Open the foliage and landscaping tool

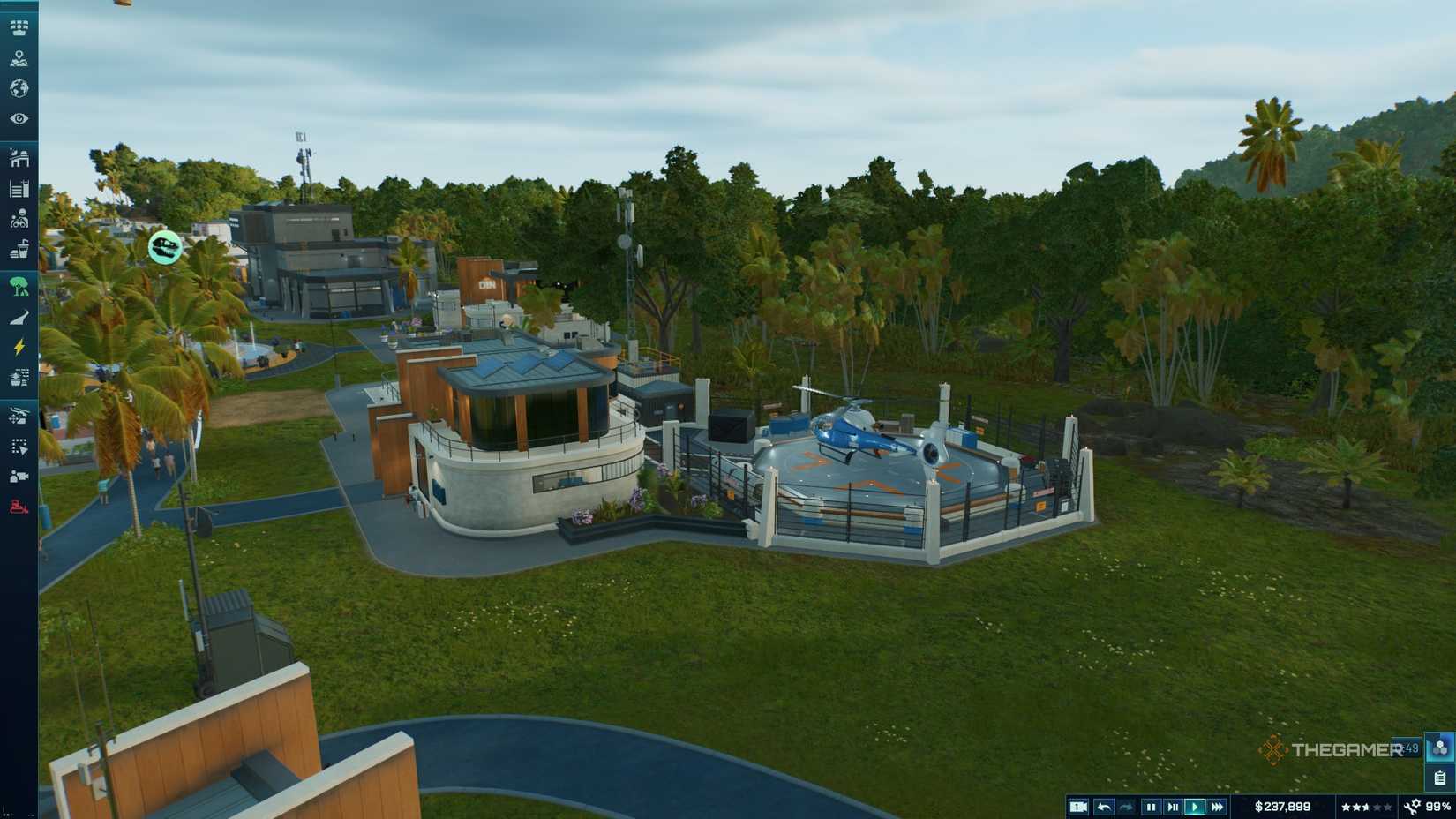click(x=19, y=284)
